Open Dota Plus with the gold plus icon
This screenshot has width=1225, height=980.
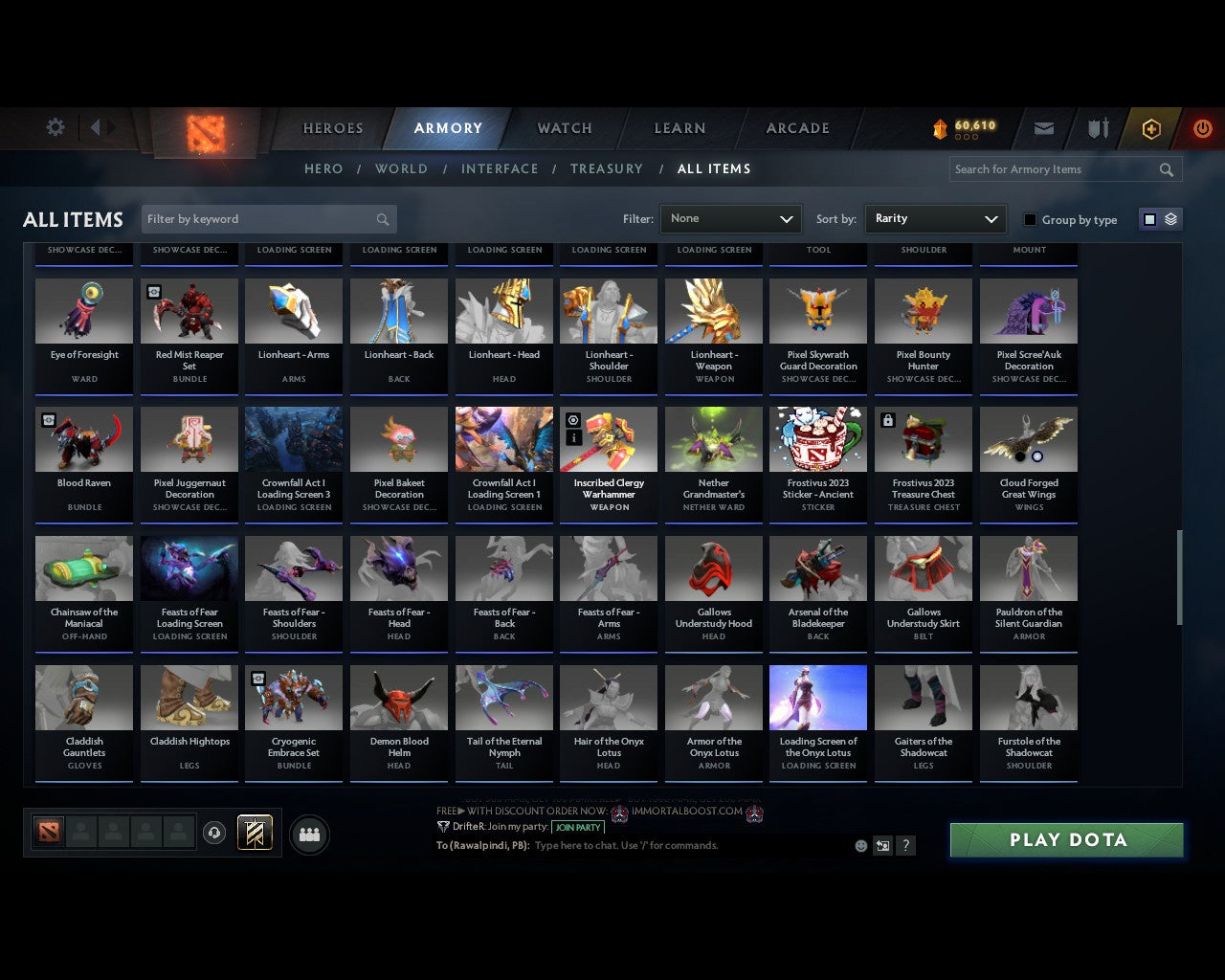(1151, 128)
